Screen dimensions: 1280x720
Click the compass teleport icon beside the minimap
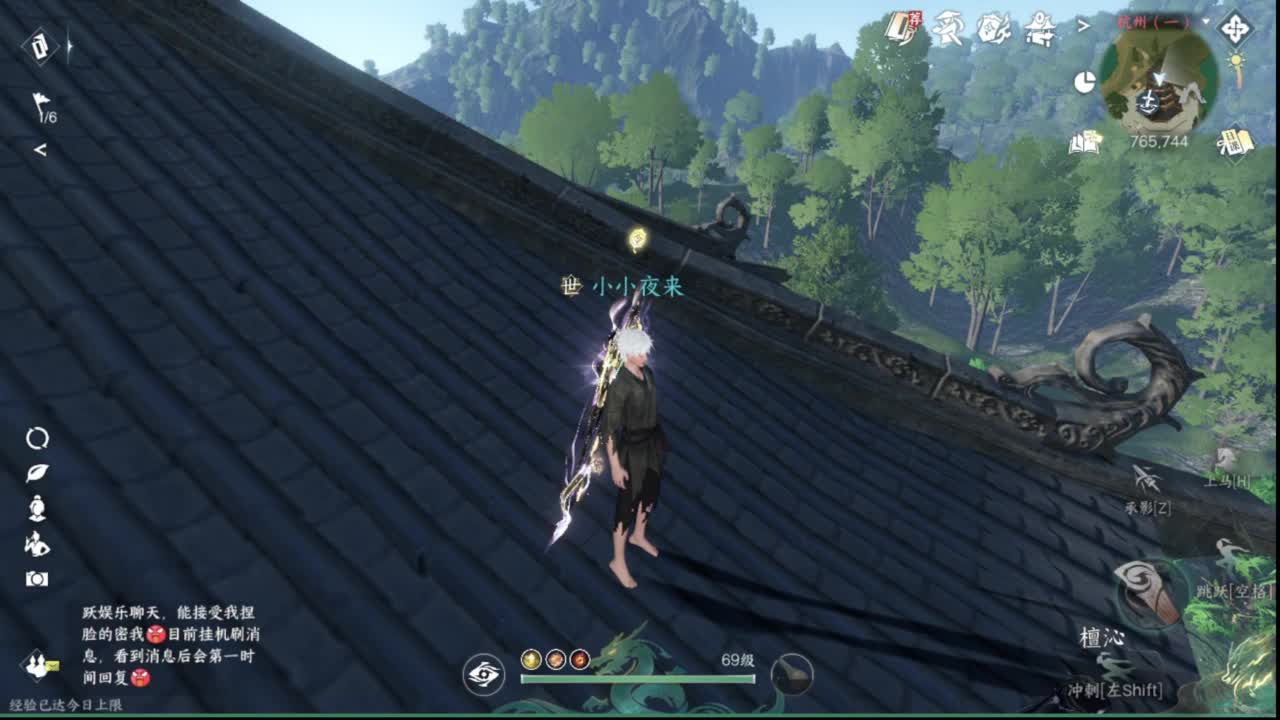tap(1235, 30)
